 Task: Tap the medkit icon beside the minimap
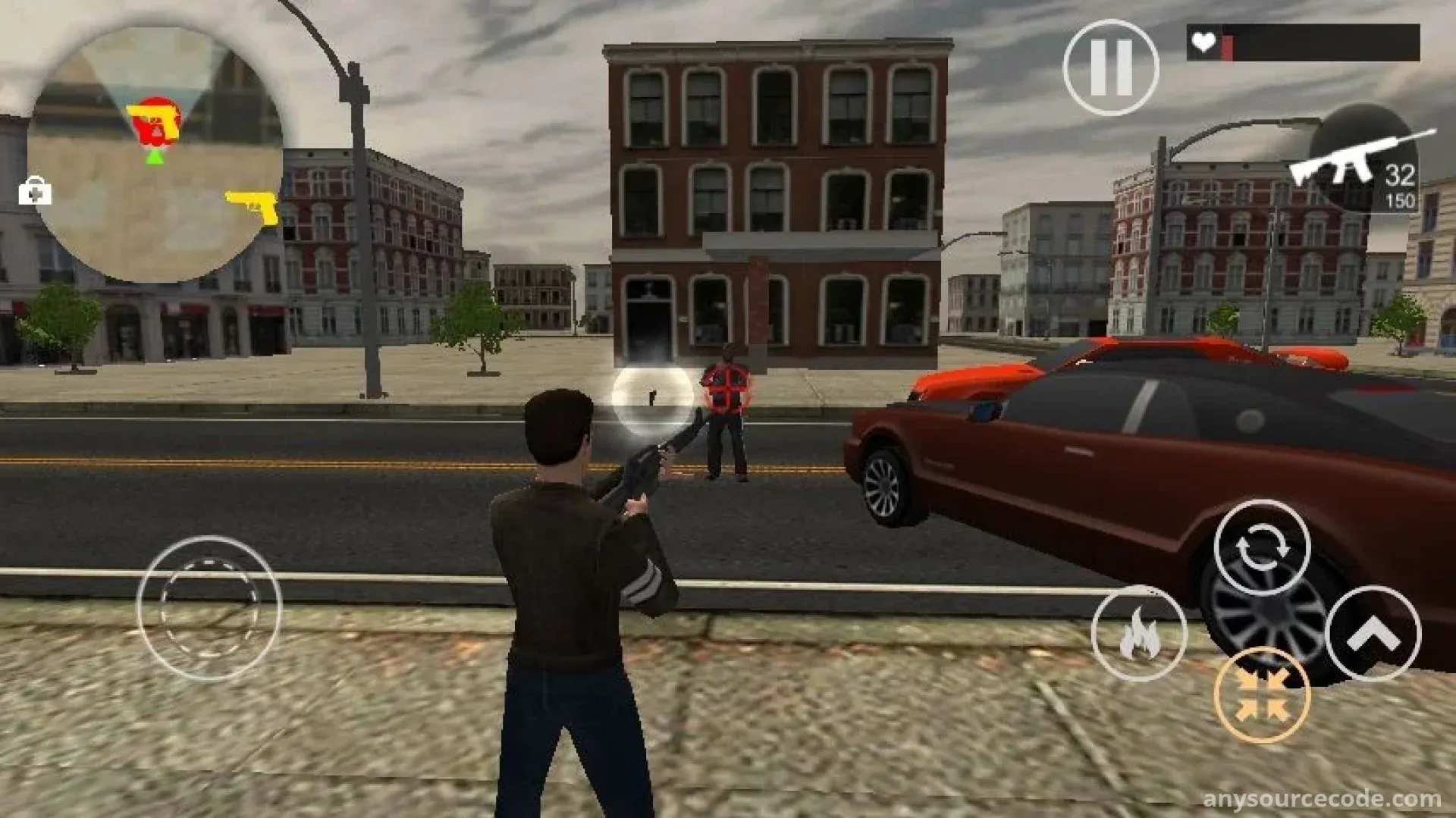tap(35, 191)
